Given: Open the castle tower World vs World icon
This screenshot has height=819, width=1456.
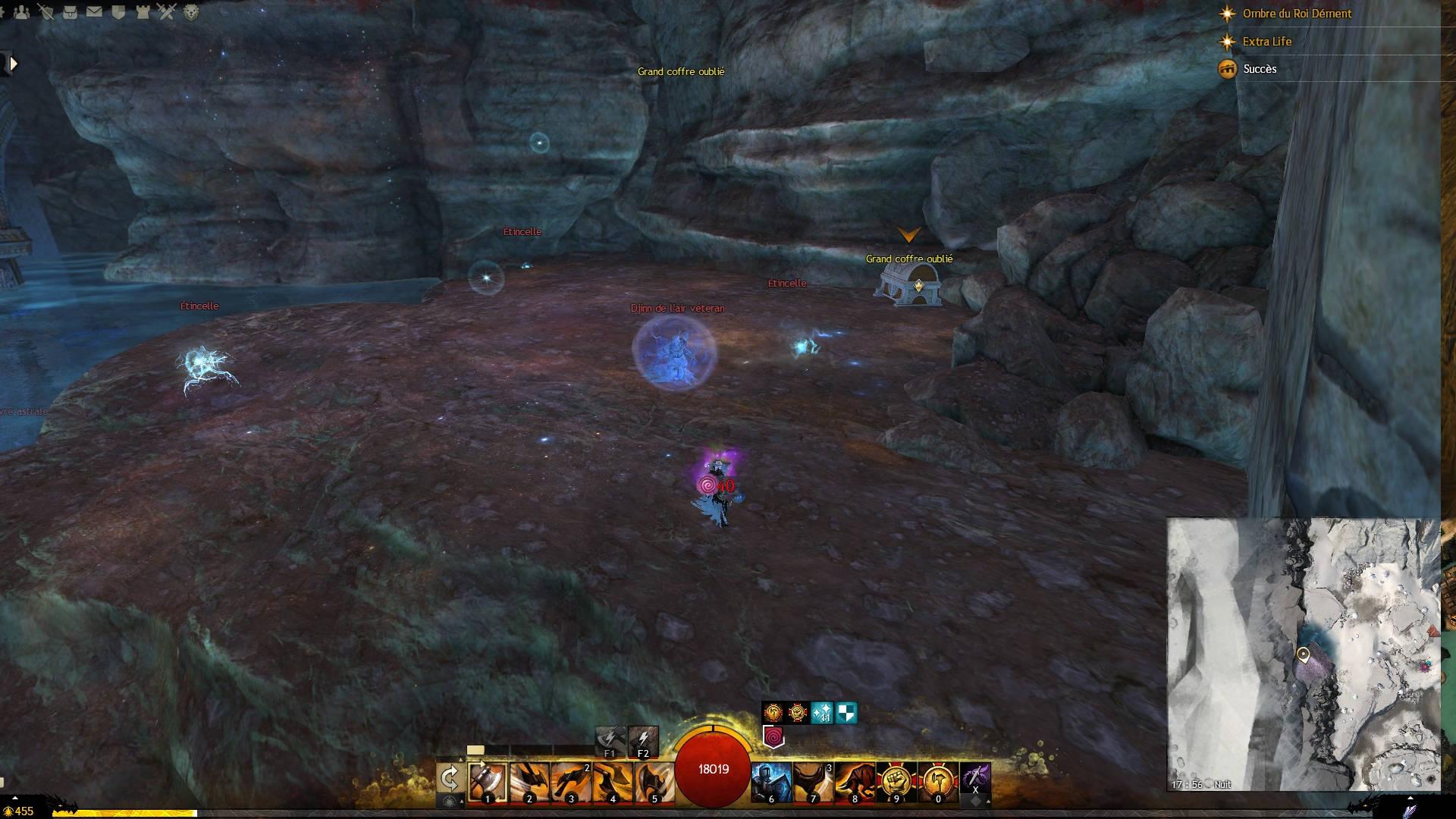Looking at the screenshot, I should coord(143,11).
